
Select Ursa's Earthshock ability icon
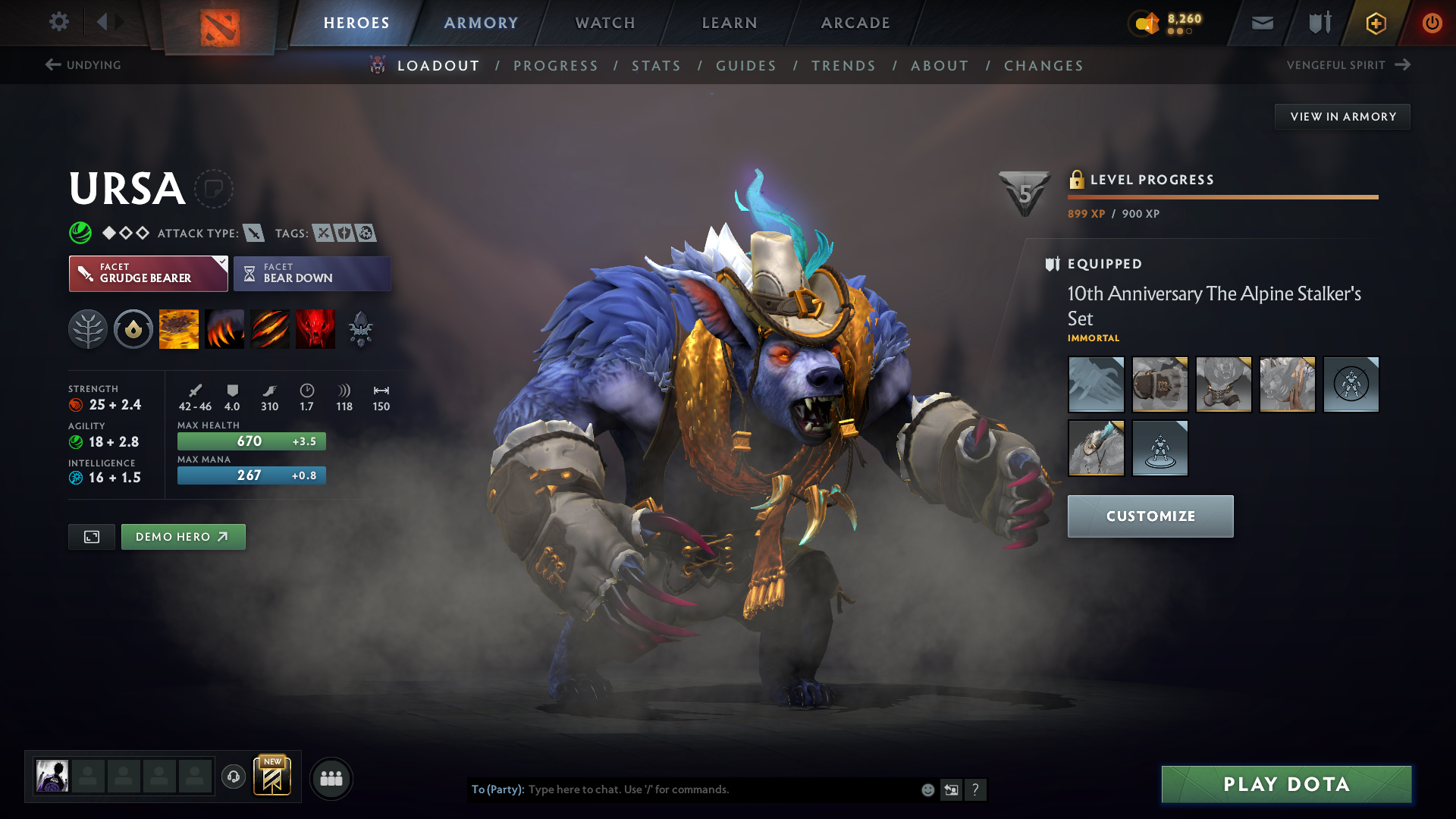pyautogui.click(x=178, y=328)
